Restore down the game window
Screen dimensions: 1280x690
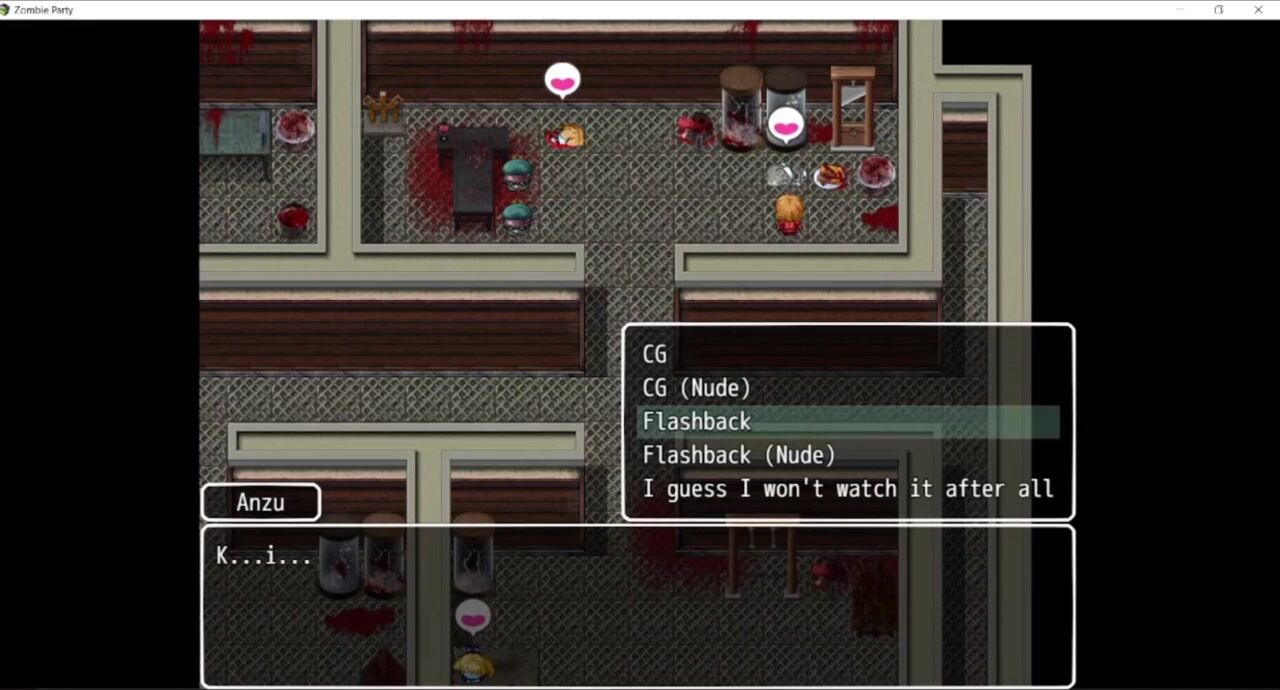tap(1218, 10)
